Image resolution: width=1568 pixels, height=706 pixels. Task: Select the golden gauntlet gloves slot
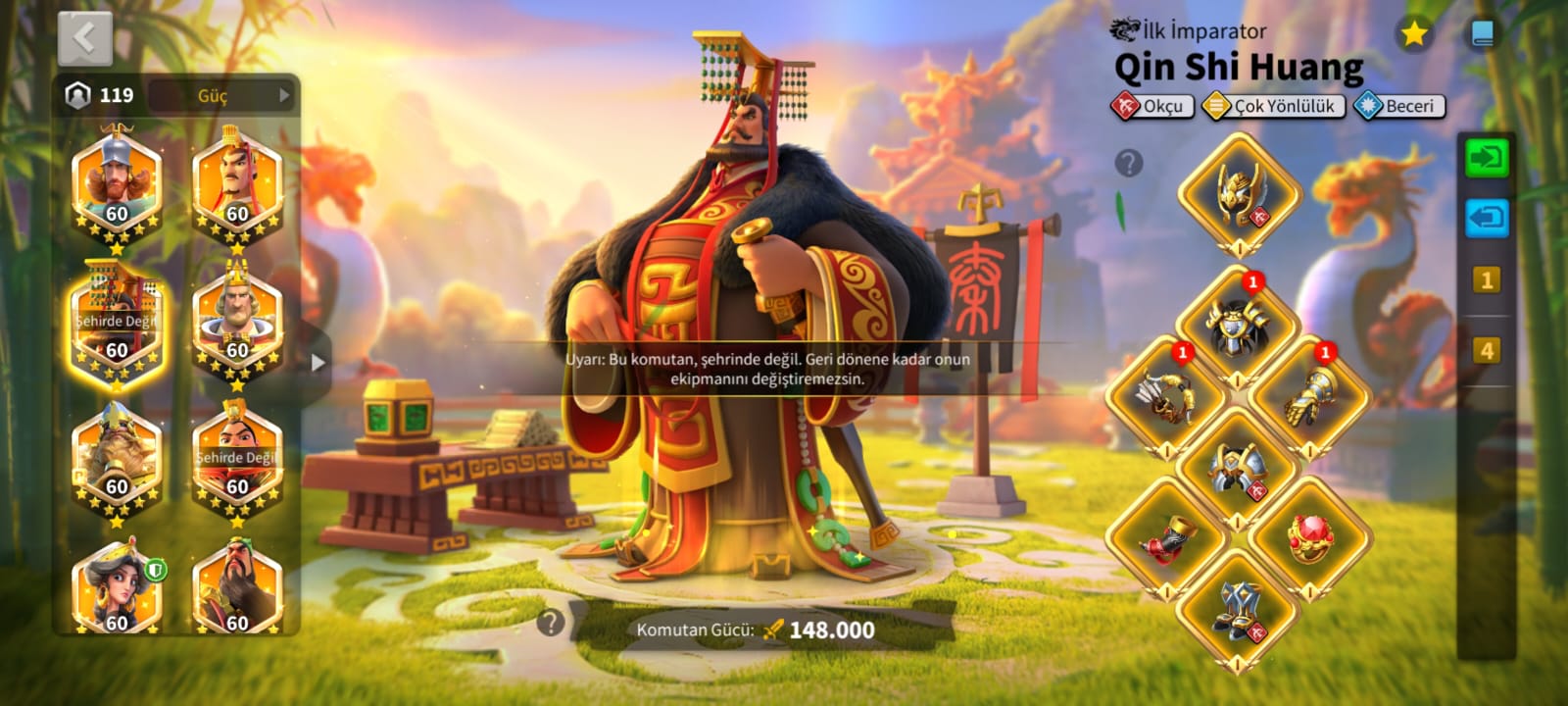coord(1309,397)
